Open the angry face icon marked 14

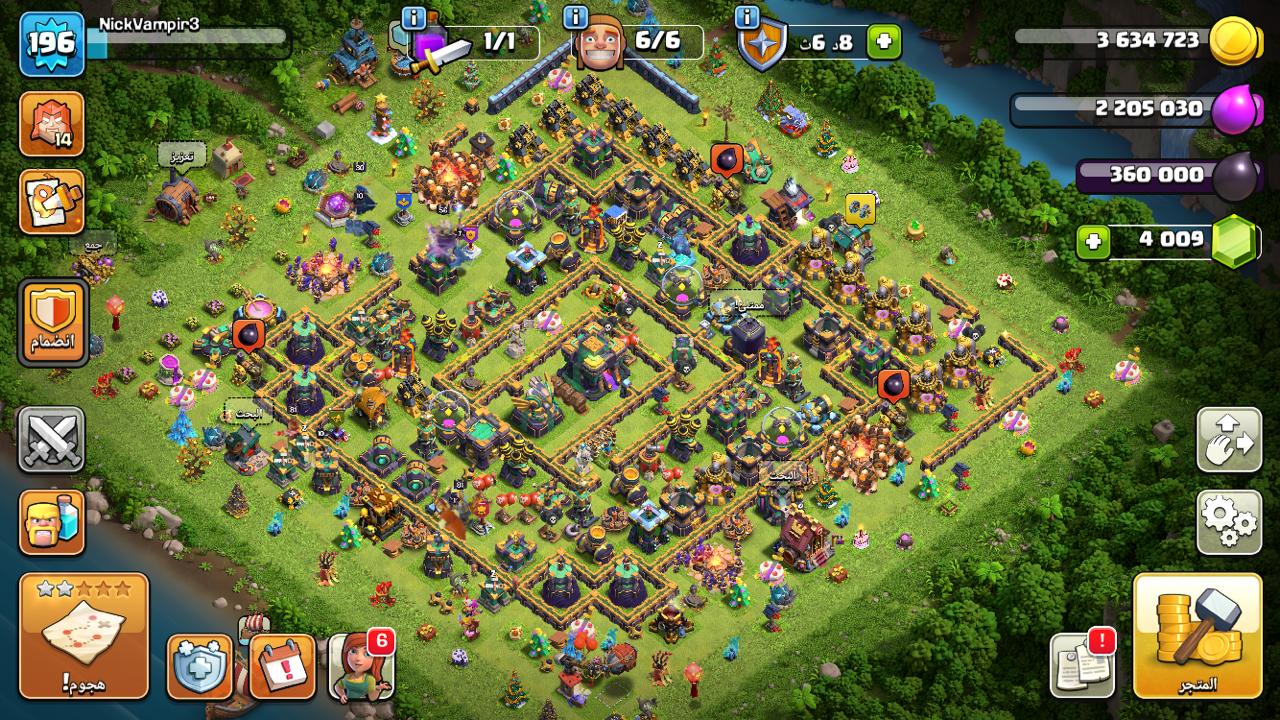[51, 124]
